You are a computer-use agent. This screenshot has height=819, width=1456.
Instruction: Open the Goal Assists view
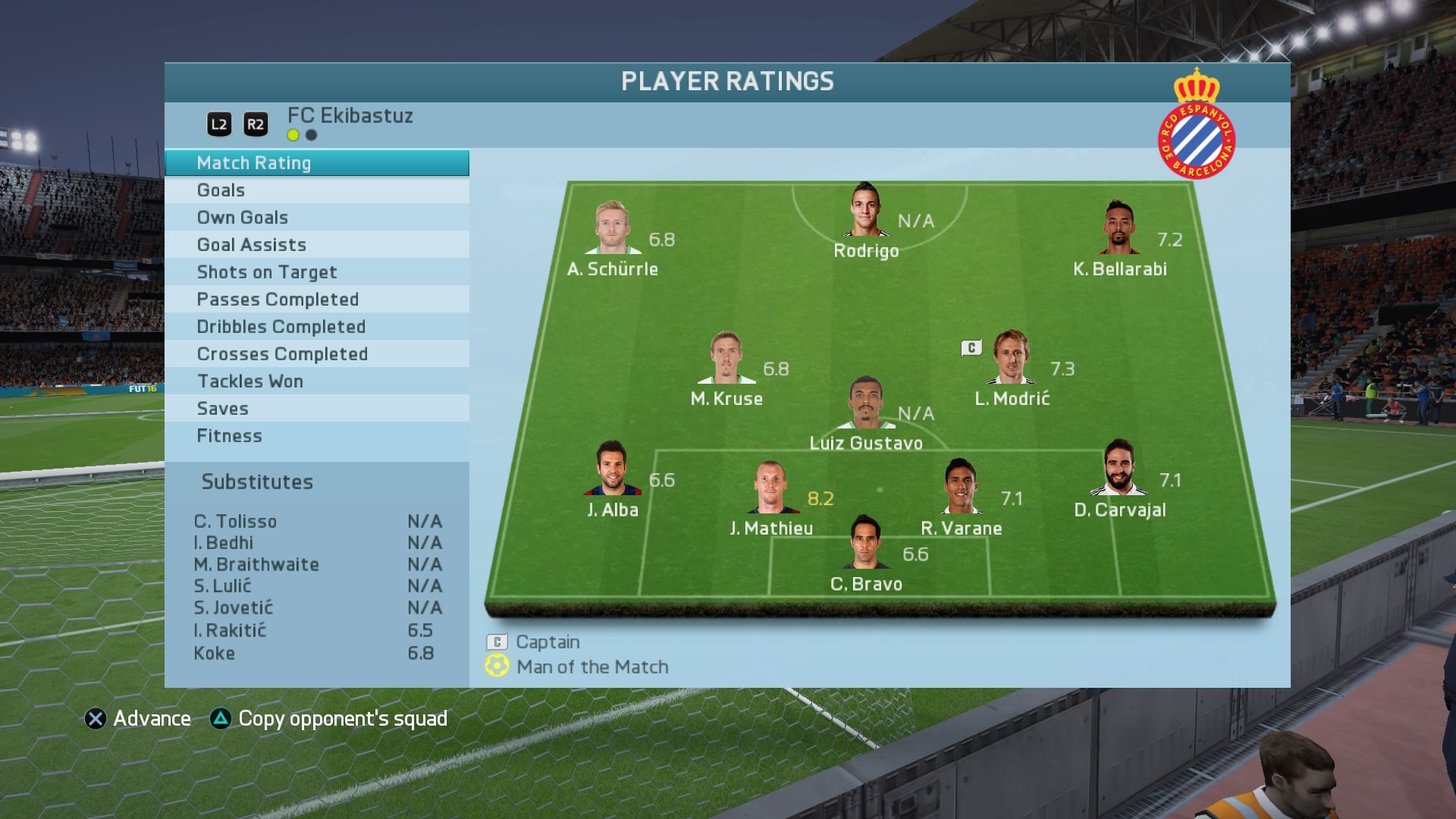pos(316,245)
